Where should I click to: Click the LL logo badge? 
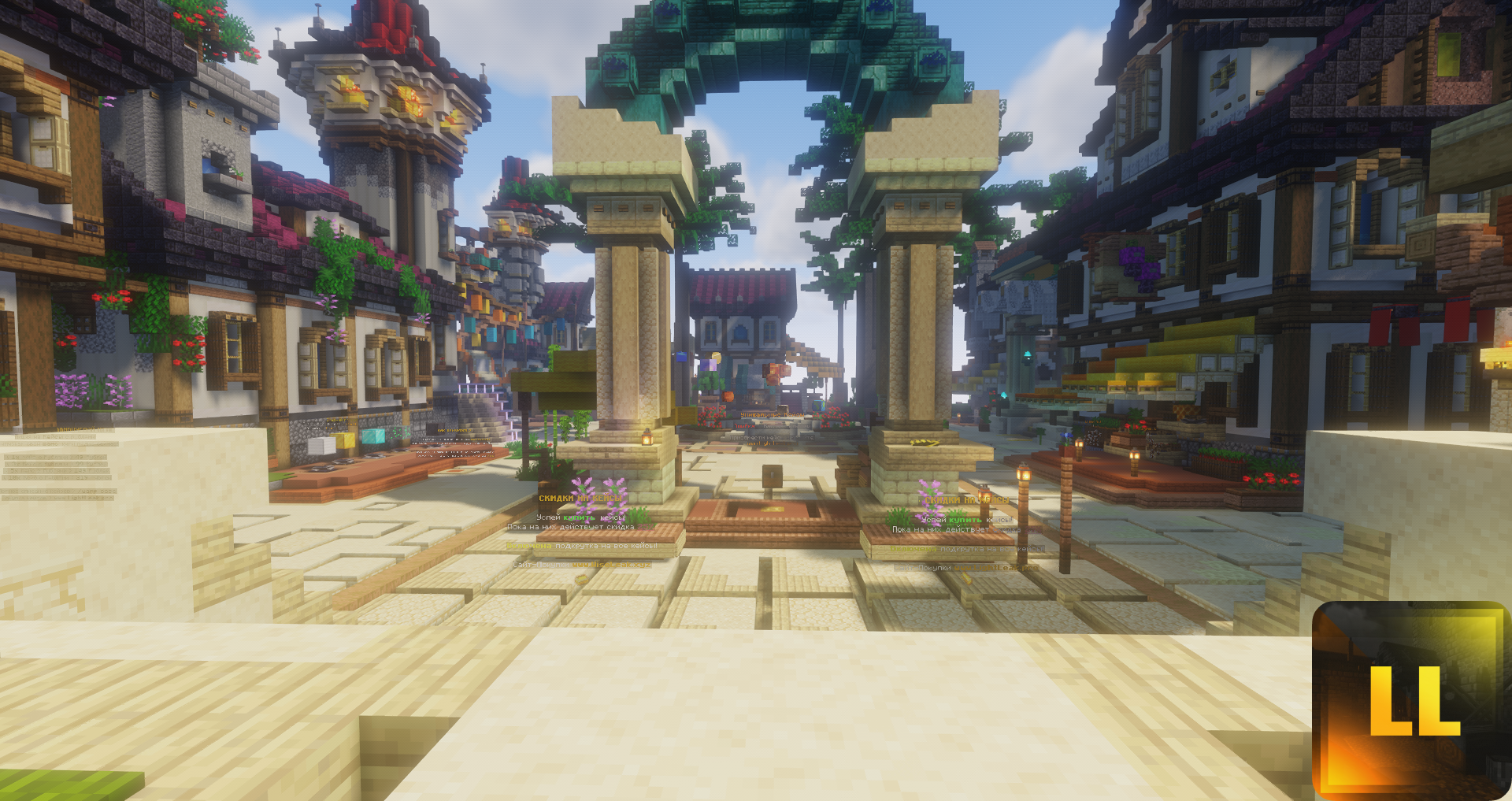coord(1411,700)
